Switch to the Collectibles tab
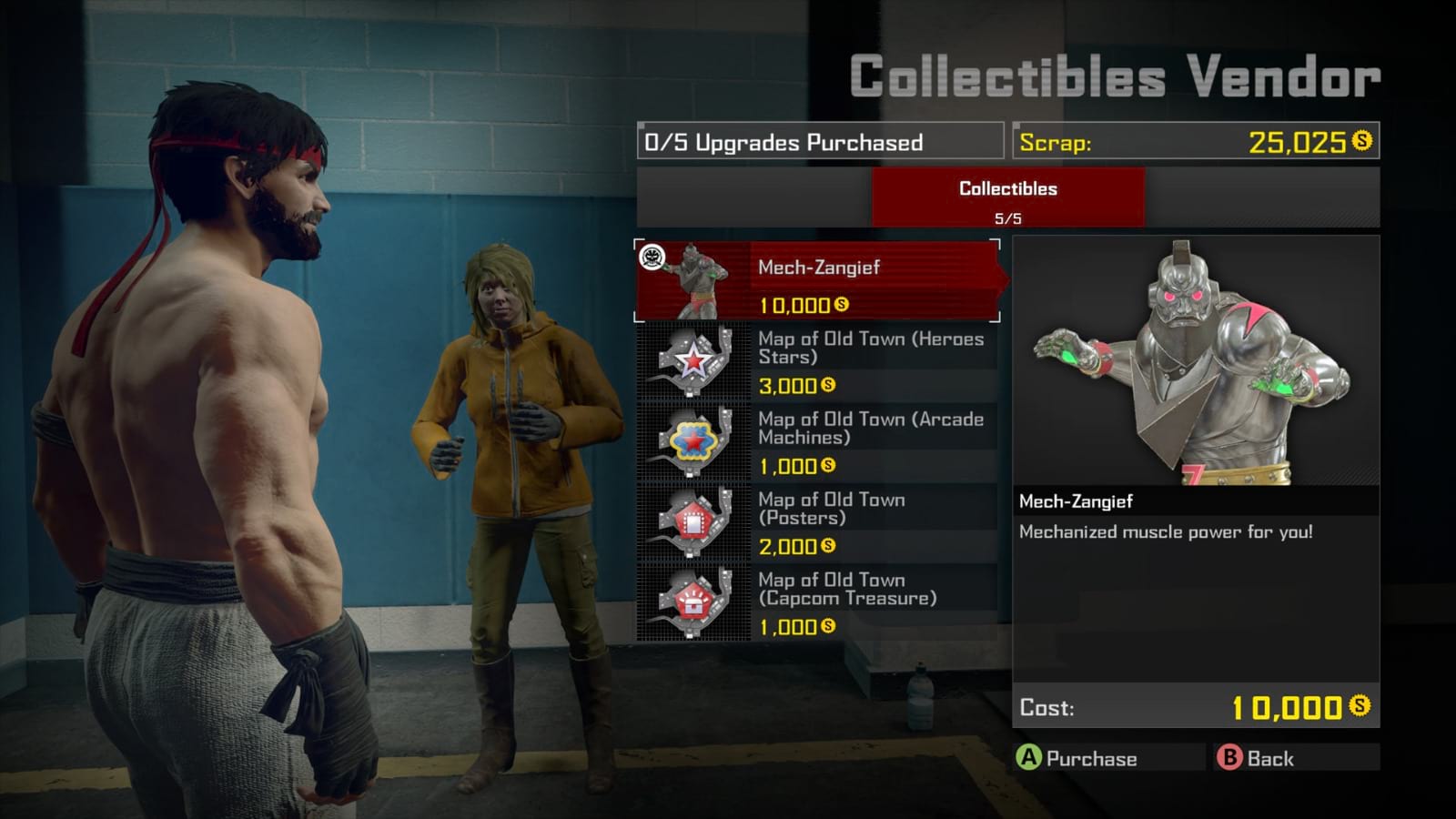 [x=1006, y=197]
